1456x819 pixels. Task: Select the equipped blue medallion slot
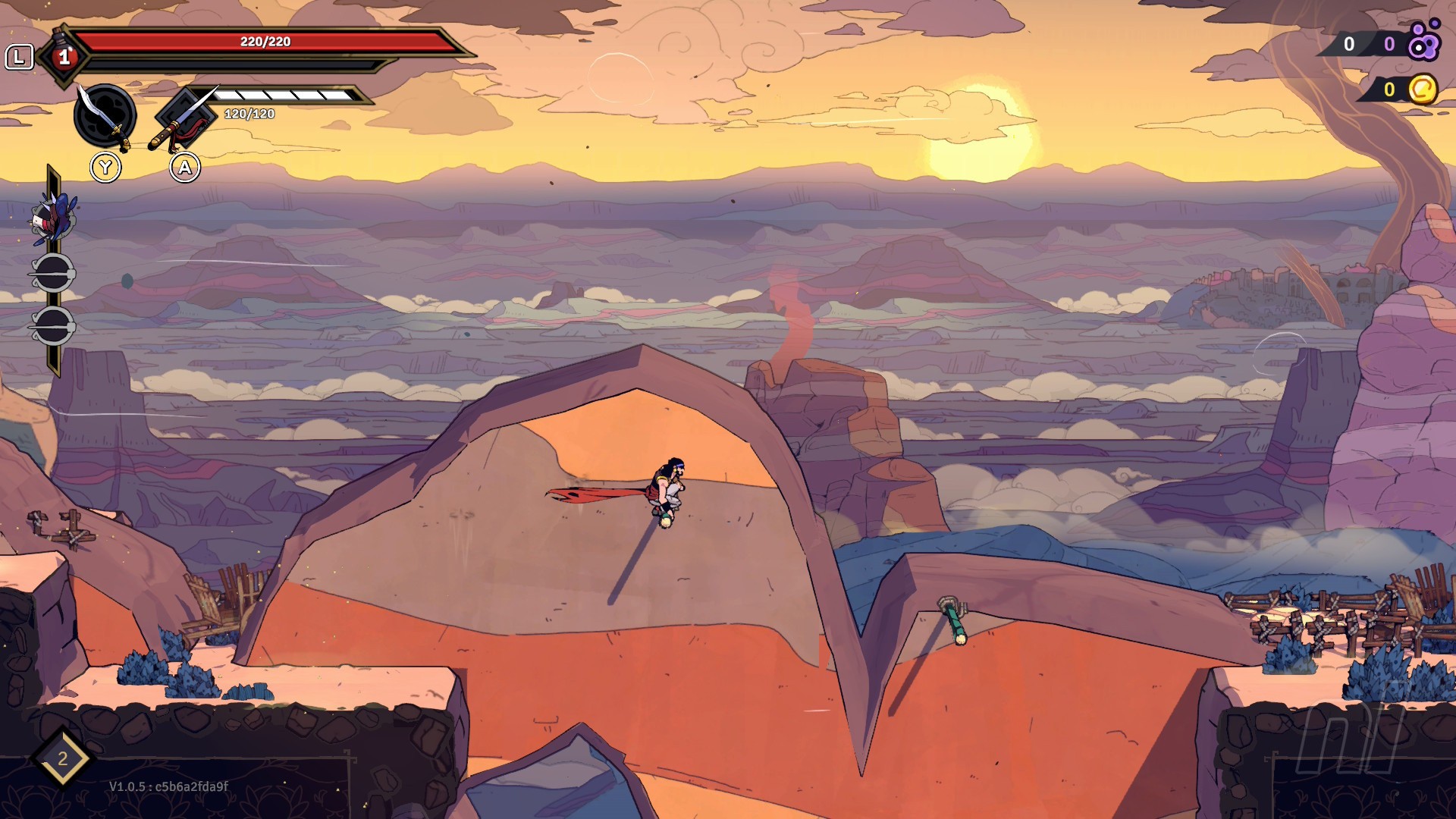(53, 216)
